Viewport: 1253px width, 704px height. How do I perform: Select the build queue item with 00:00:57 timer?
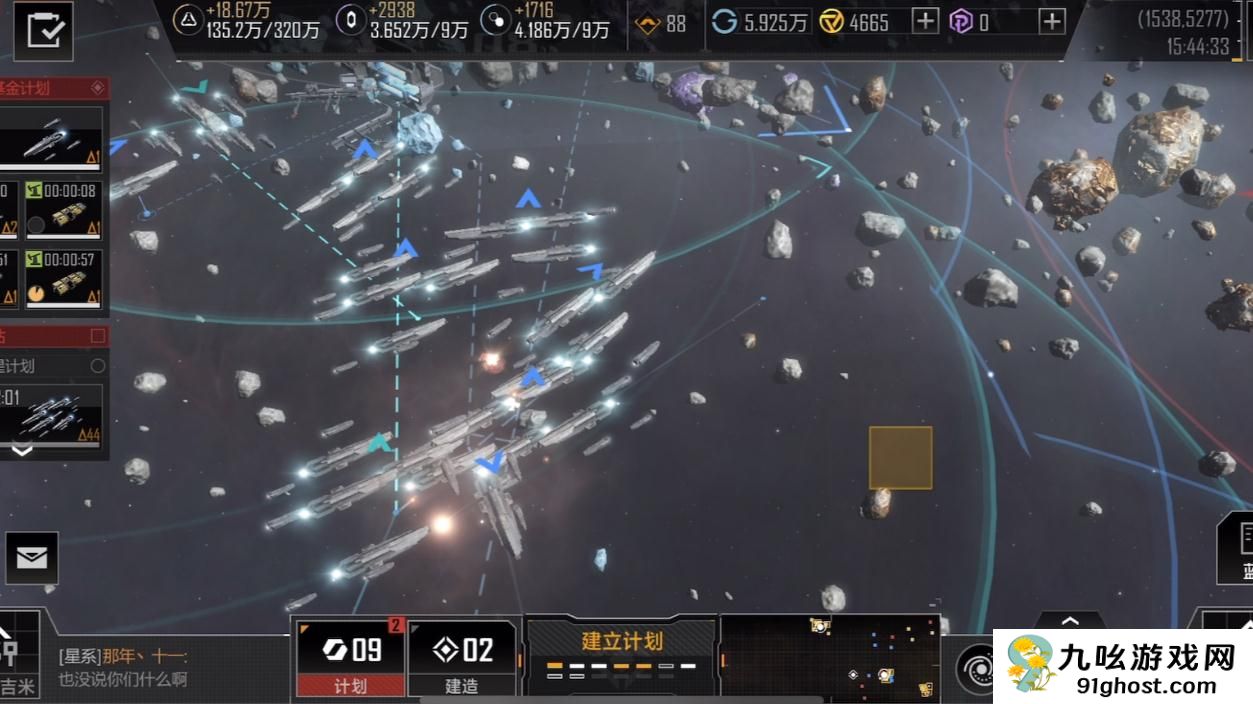pos(65,278)
